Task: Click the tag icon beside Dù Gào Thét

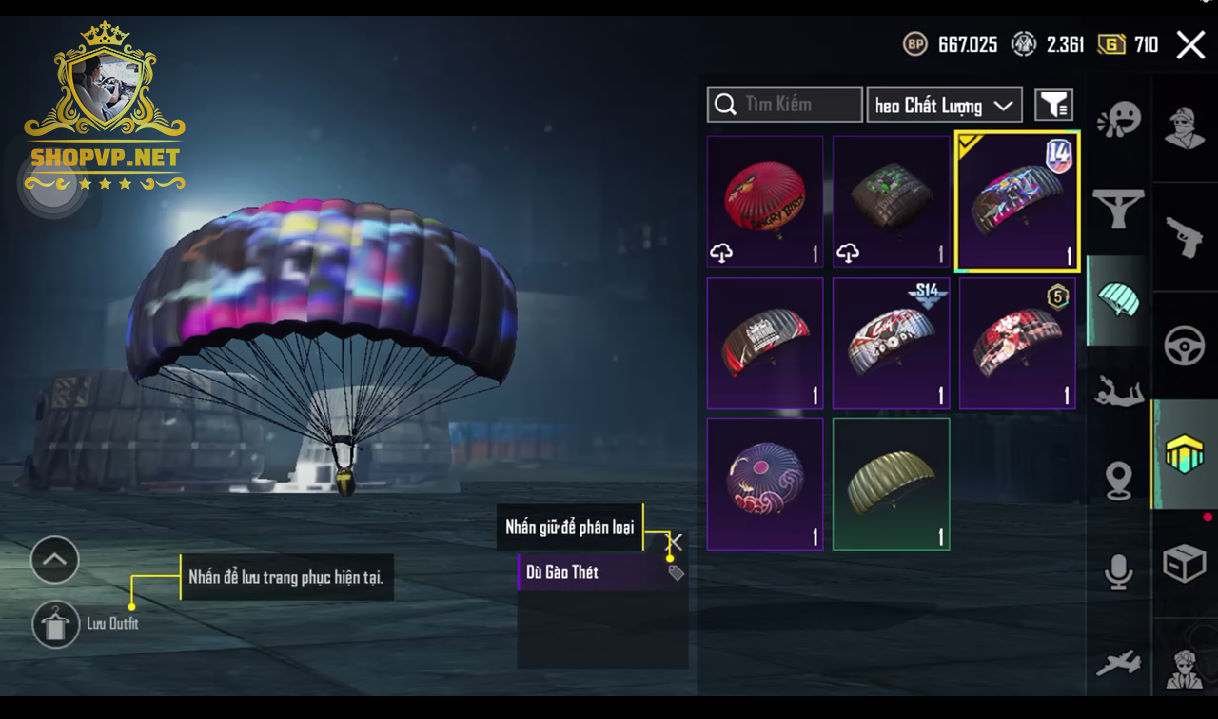Action: click(676, 573)
